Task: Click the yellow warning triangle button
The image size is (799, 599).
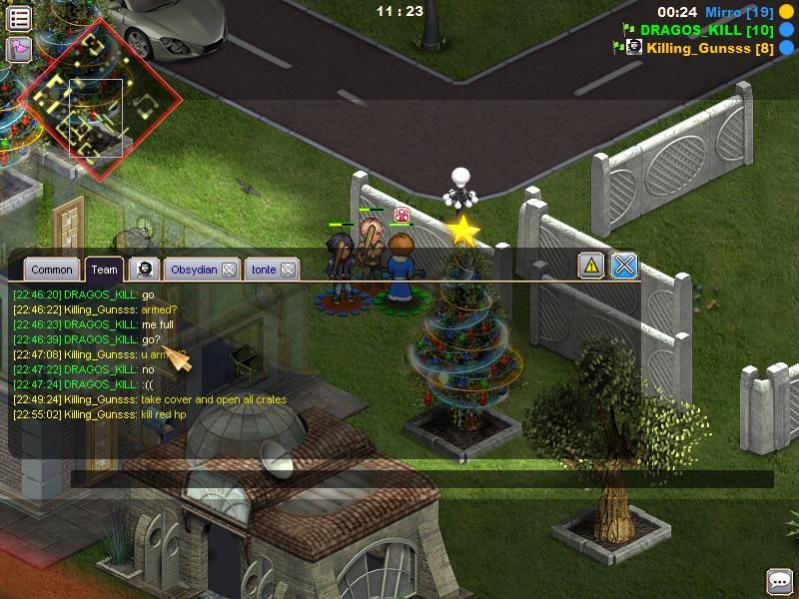Action: [x=591, y=265]
